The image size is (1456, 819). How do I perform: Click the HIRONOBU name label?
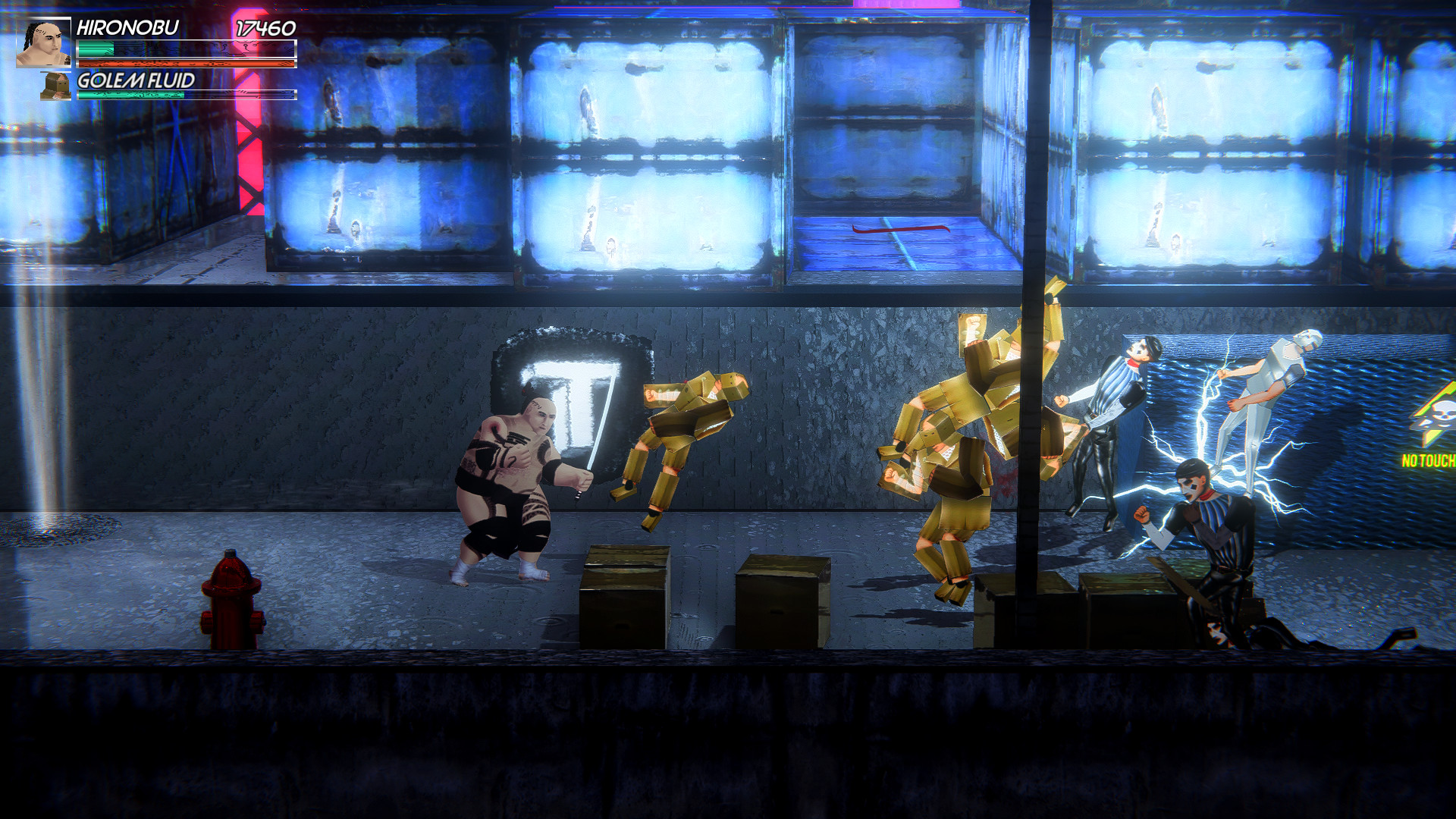127,28
